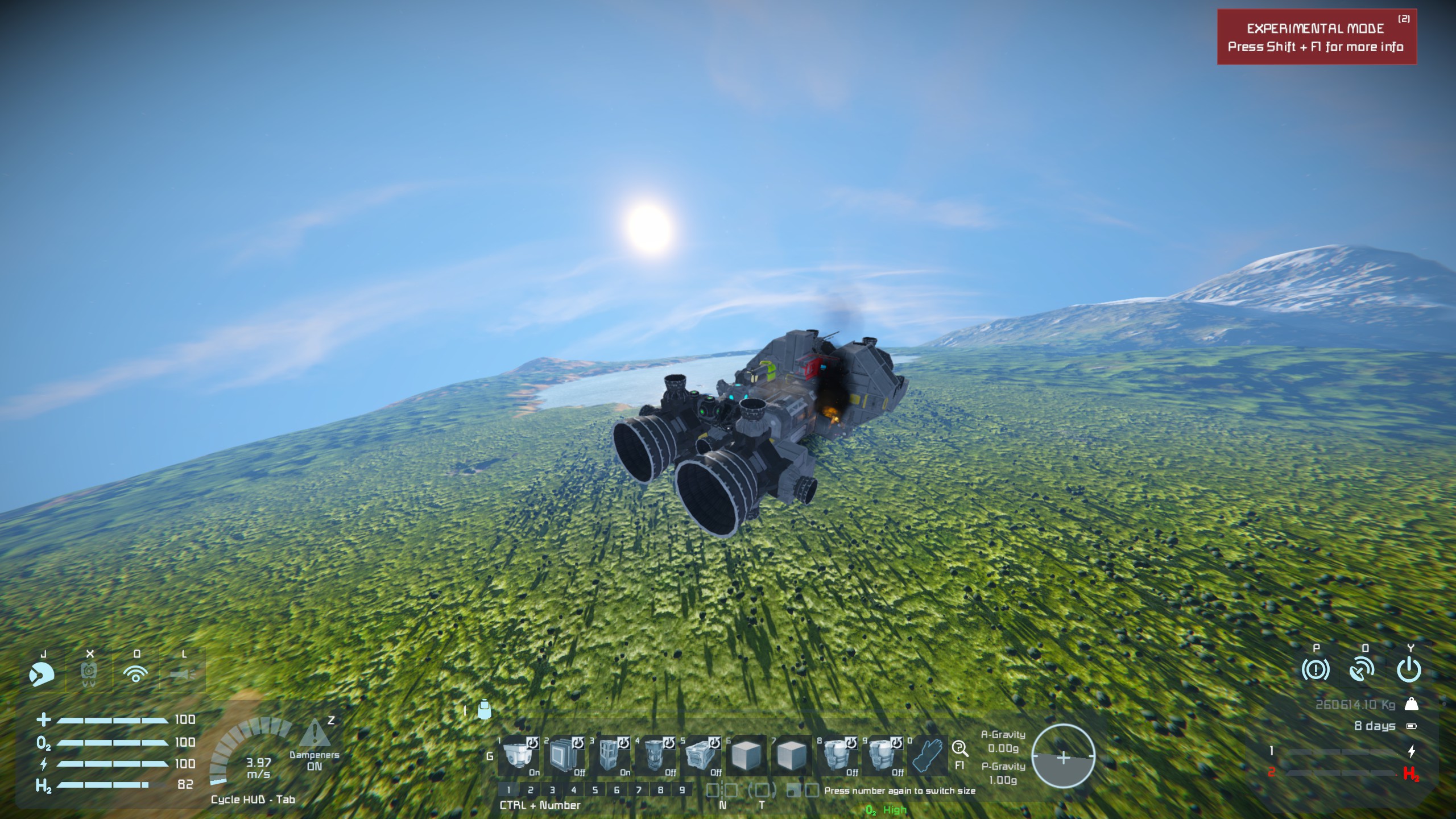
Task: Click the satellite dish antenna icon
Action: click(x=1362, y=671)
